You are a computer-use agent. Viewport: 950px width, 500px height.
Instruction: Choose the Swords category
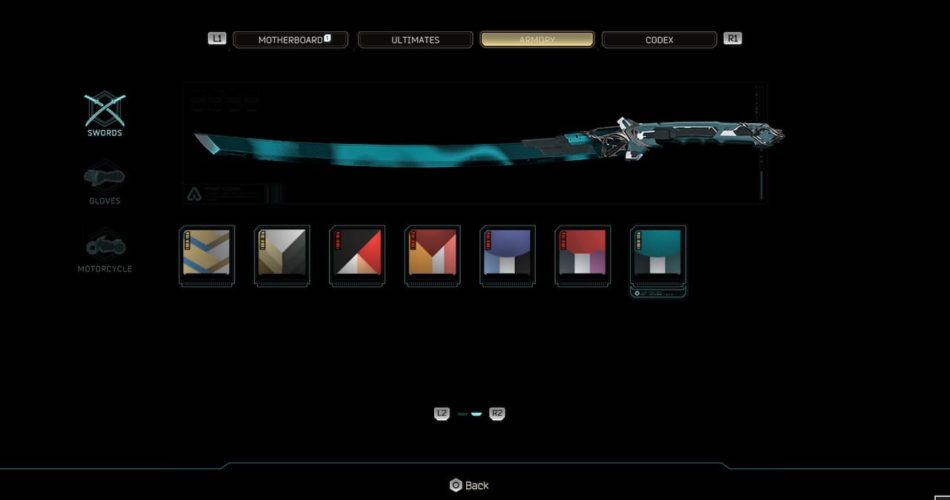(104, 114)
